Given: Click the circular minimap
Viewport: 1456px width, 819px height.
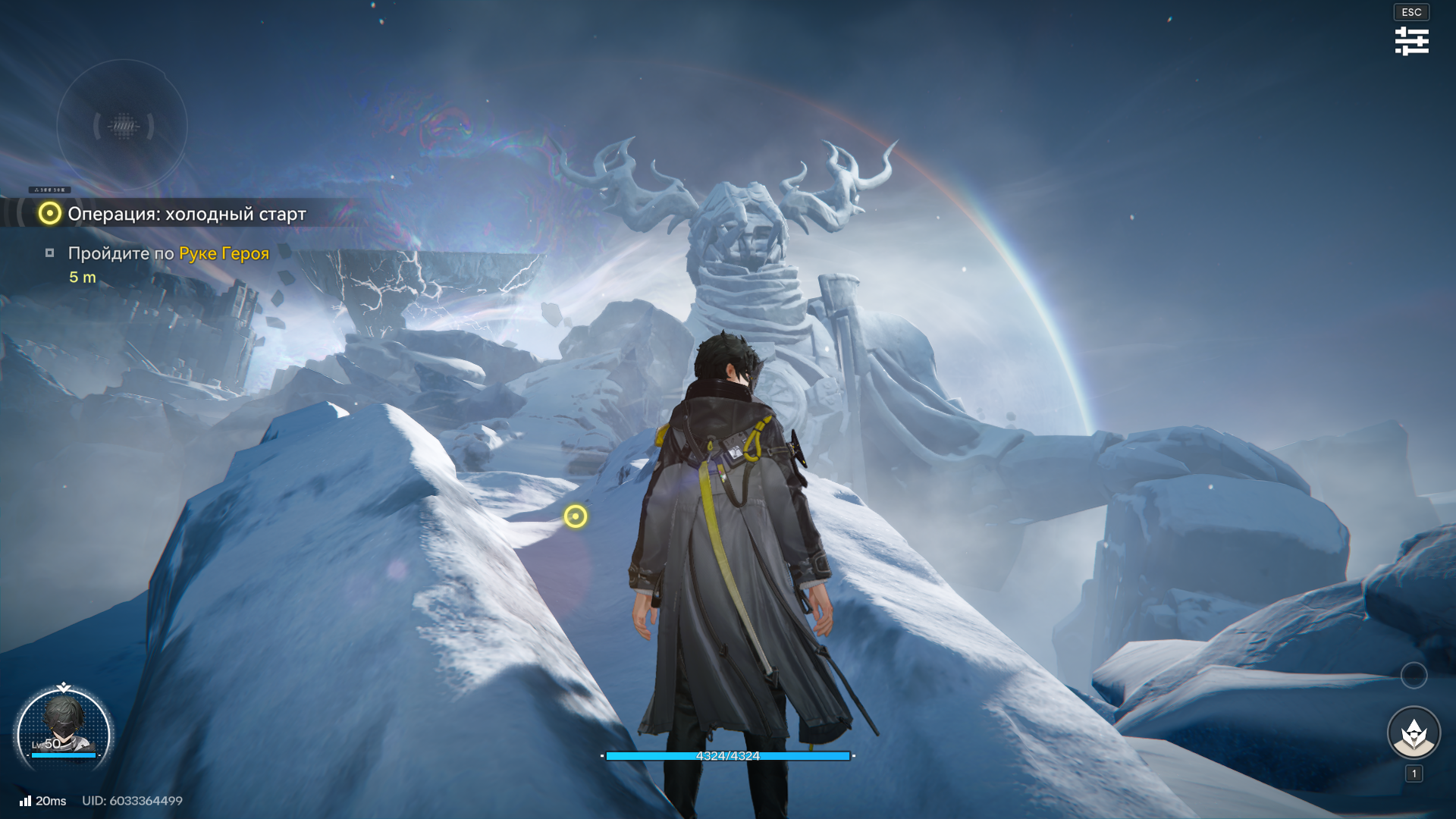Looking at the screenshot, I should click(122, 125).
